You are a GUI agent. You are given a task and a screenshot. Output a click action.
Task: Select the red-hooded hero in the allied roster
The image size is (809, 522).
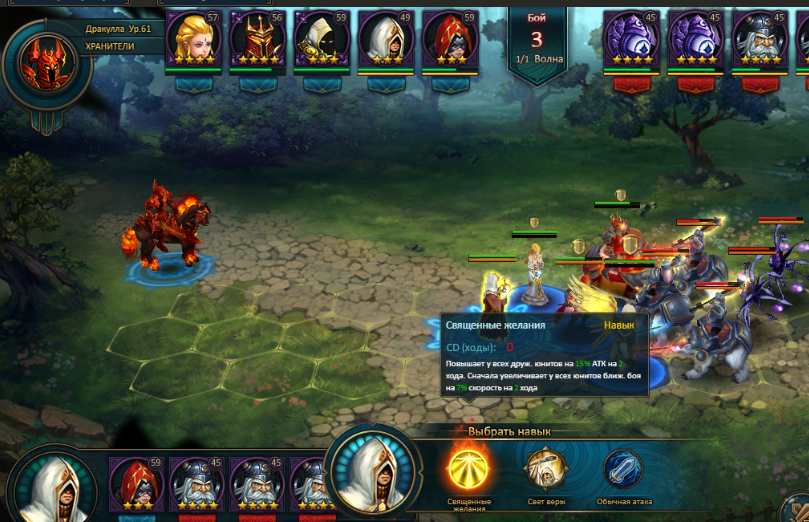[450, 39]
